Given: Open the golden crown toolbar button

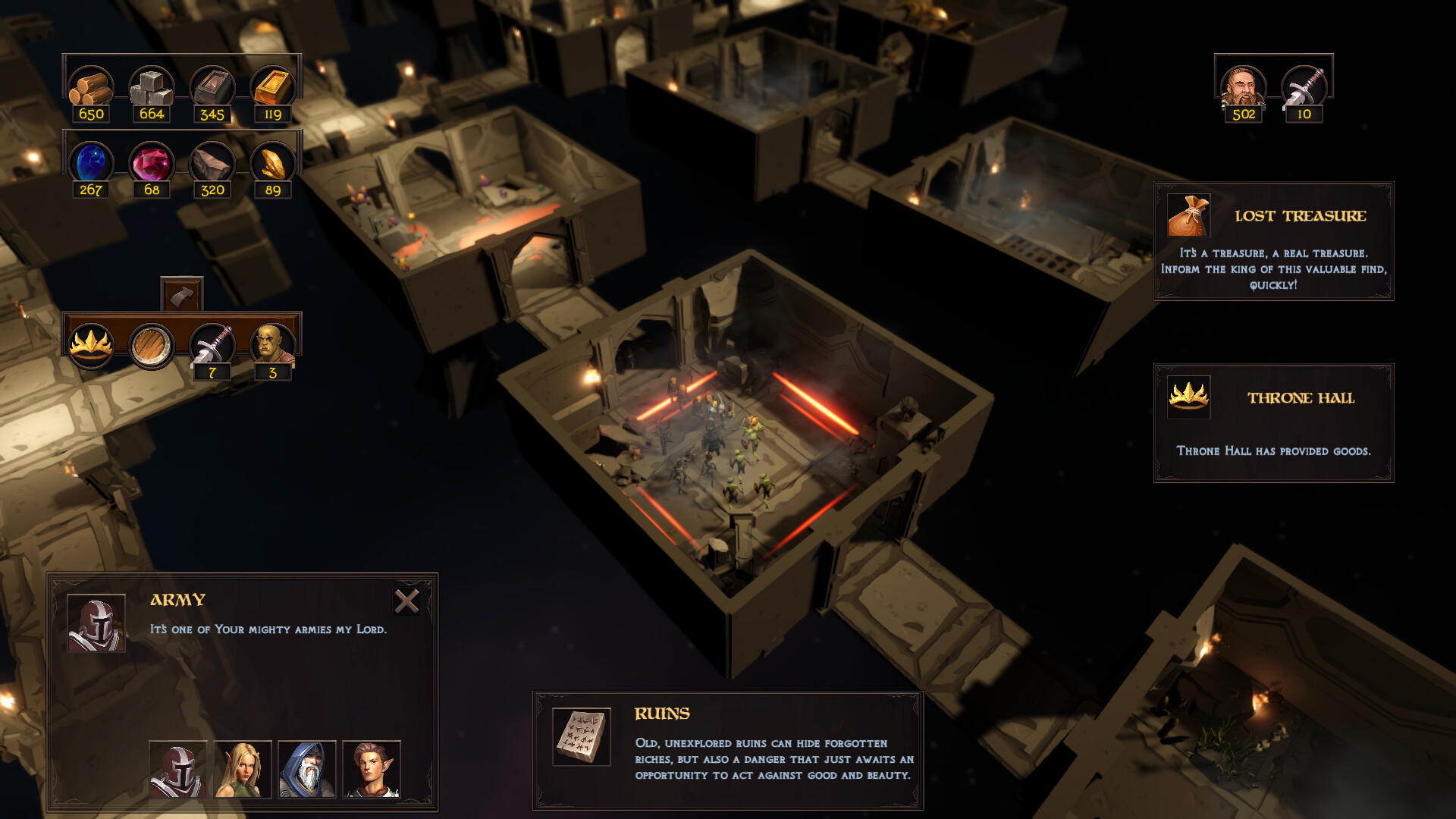Looking at the screenshot, I should [91, 345].
